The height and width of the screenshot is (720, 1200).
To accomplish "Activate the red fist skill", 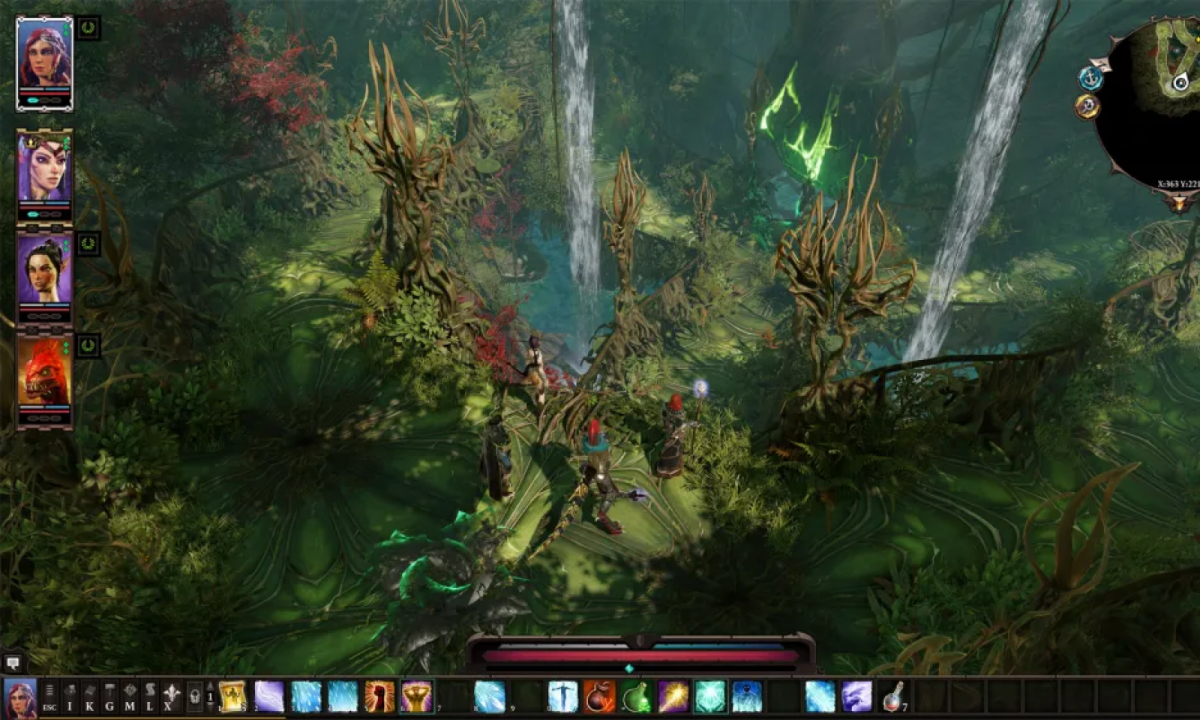I will 380,696.
